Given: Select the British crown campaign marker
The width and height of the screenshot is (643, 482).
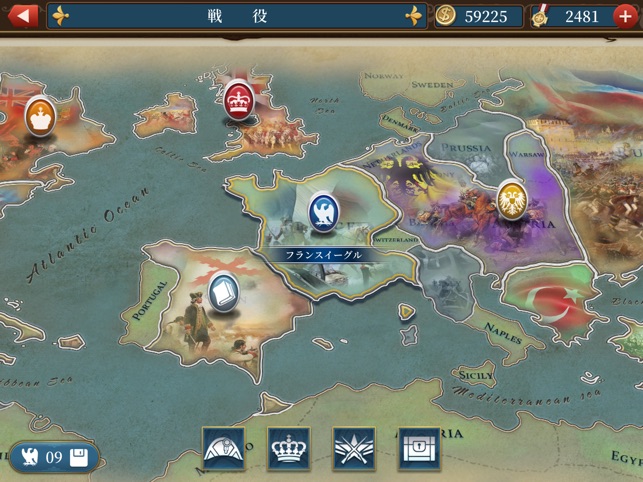Looking at the screenshot, I should point(239,99).
